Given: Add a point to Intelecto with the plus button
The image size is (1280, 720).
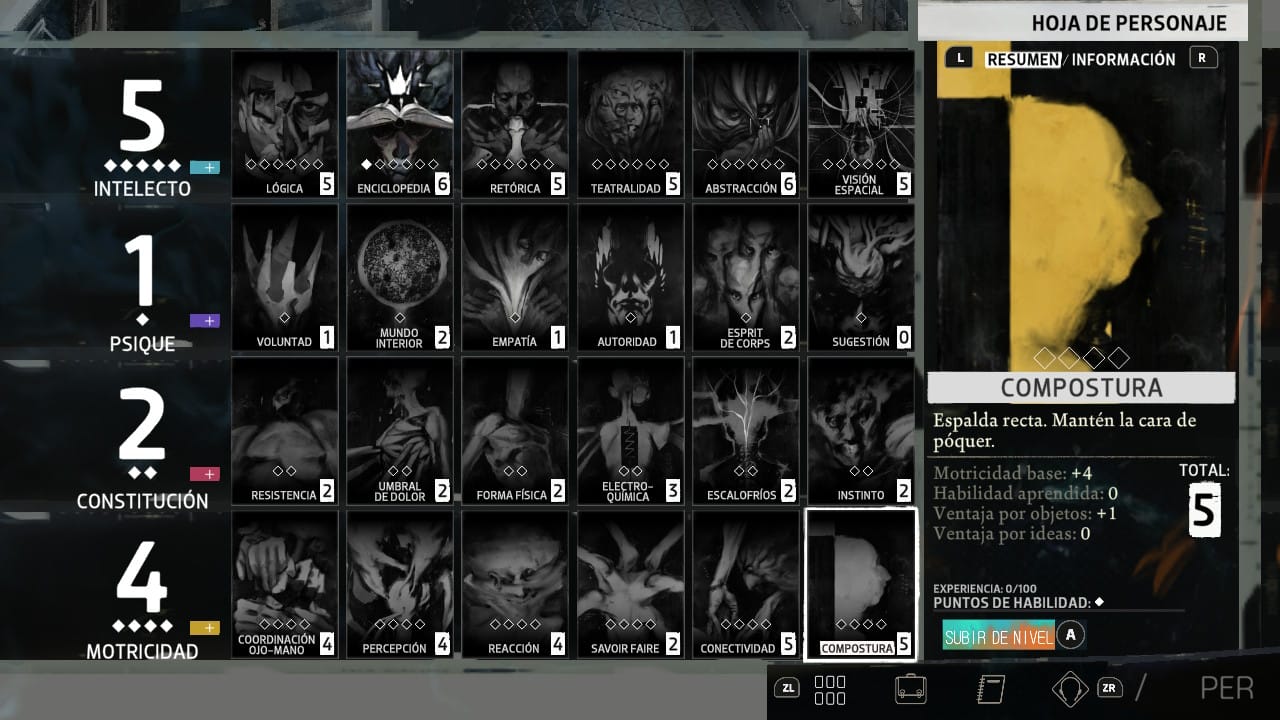Looking at the screenshot, I should point(204,167).
